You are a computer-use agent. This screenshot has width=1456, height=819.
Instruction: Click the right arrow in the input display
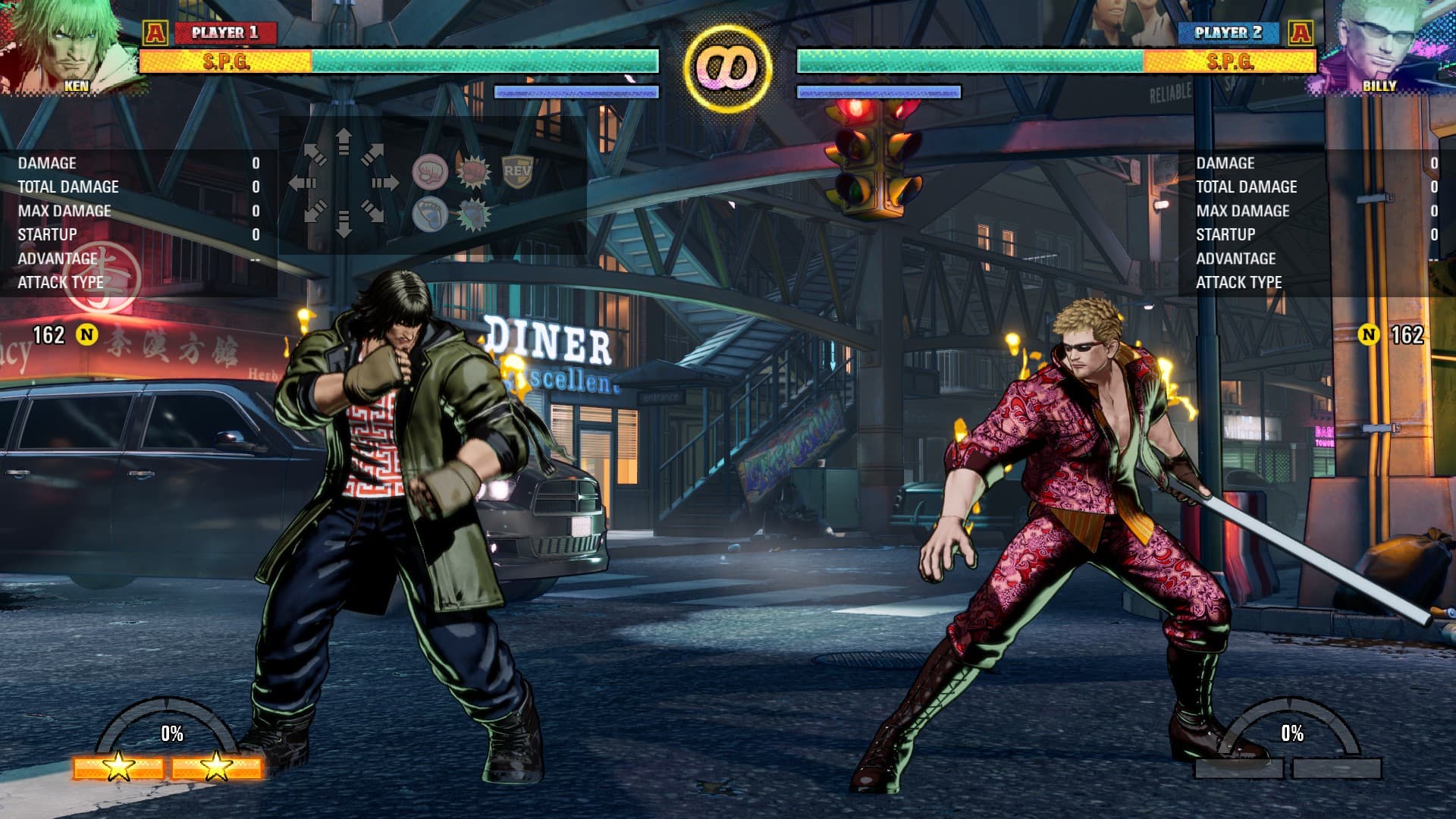click(x=384, y=183)
